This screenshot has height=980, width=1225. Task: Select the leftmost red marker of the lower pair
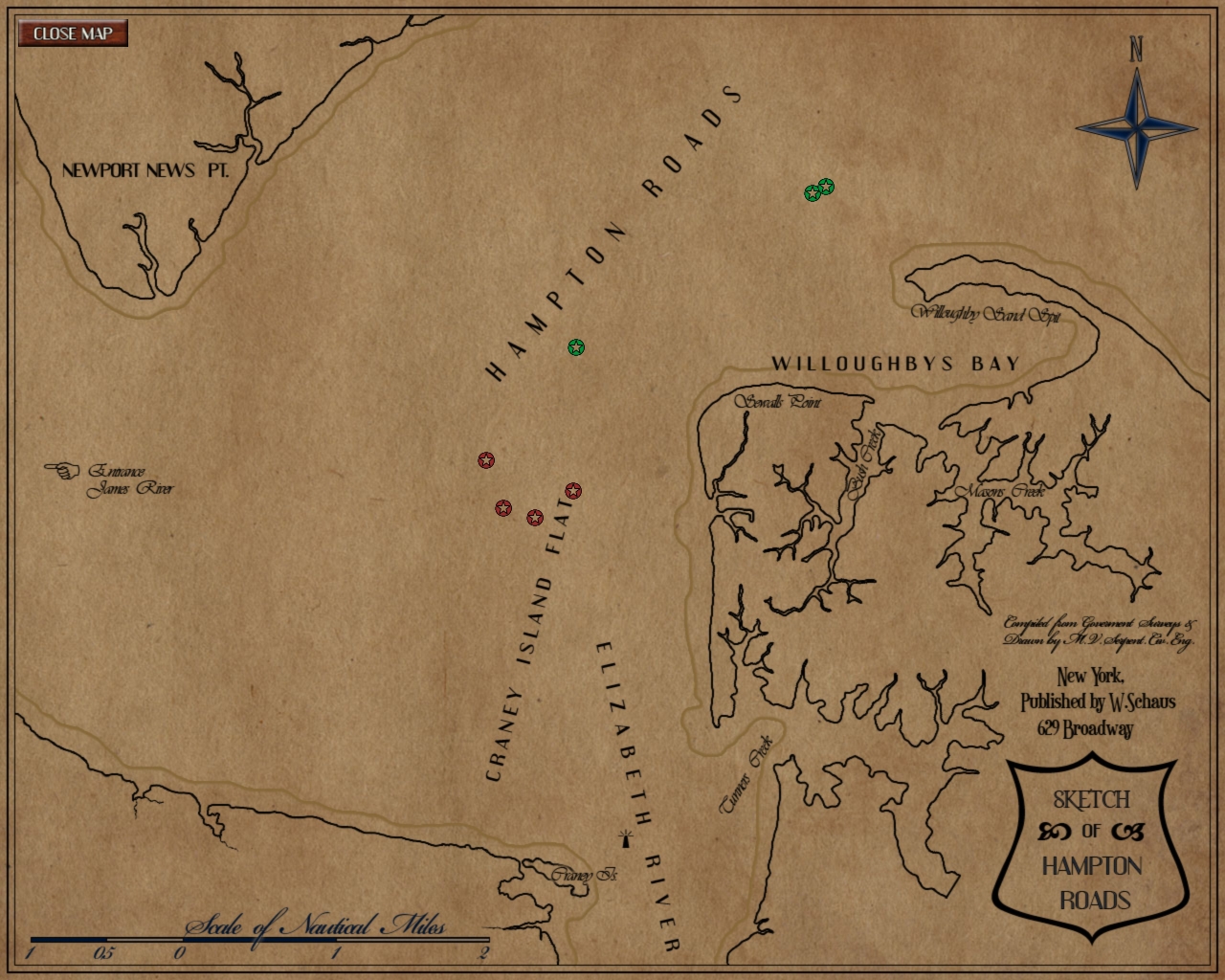click(504, 508)
